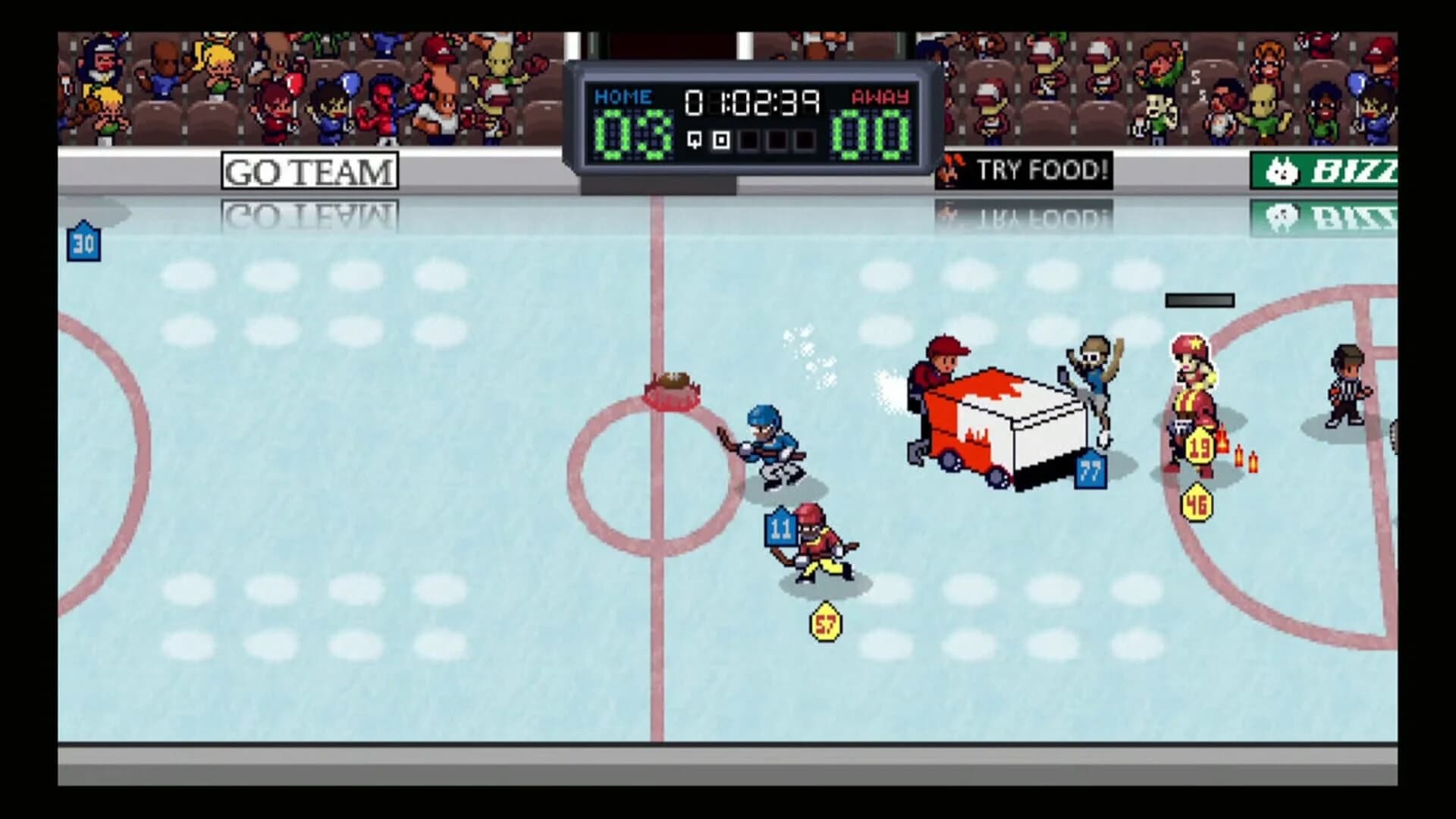This screenshot has width=1456, height=819.
Task: Toggle the third dark period light on scoreboard
Action: pyautogui.click(x=803, y=140)
